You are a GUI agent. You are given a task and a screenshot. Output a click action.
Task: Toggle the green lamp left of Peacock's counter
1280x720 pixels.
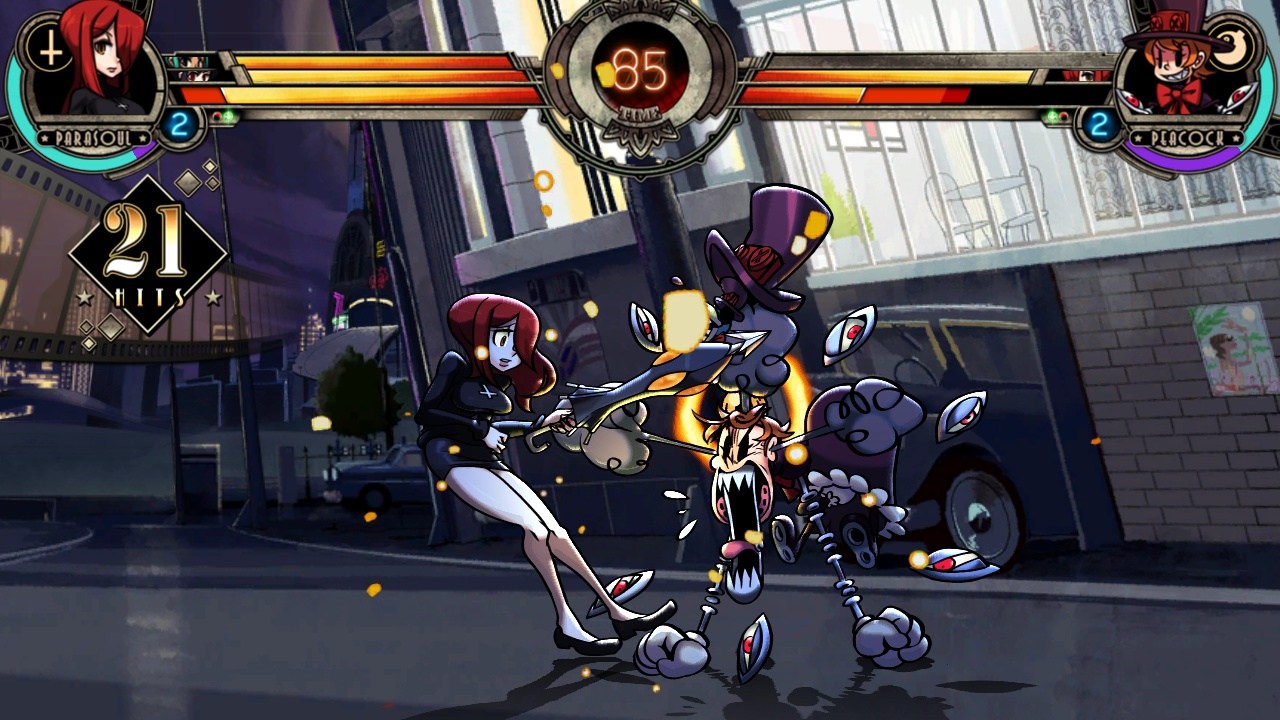1051,116
